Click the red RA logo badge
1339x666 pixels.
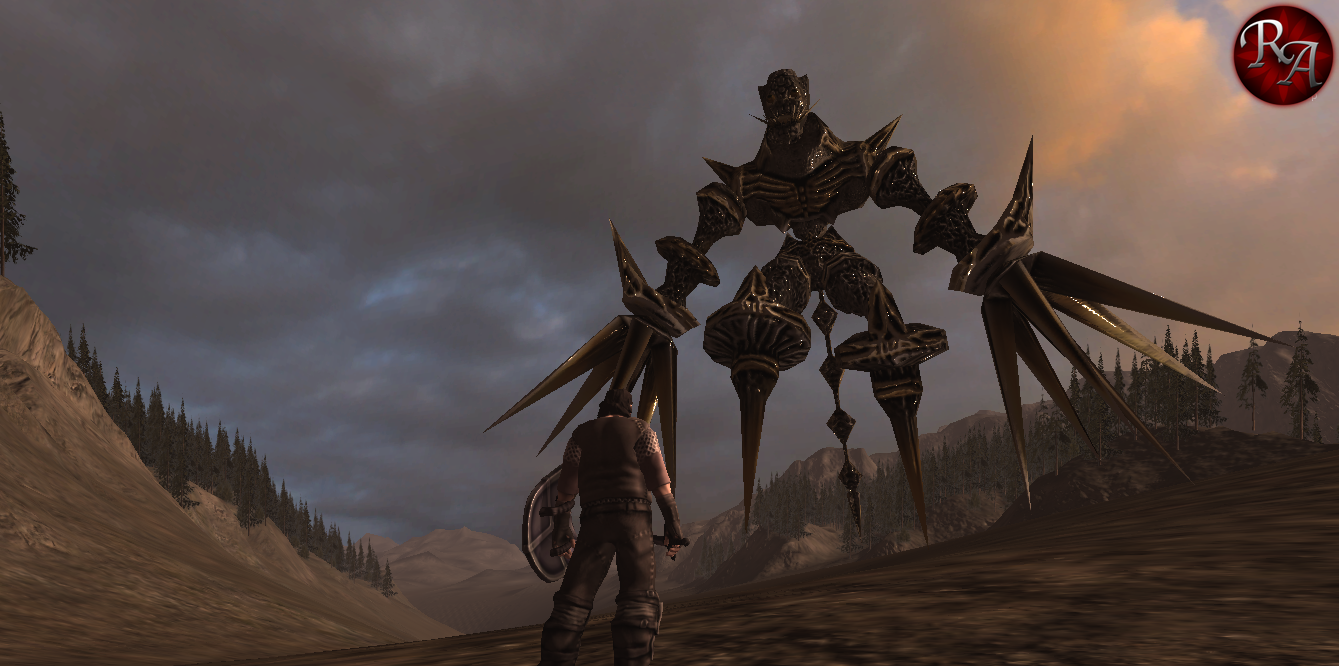coord(1282,54)
